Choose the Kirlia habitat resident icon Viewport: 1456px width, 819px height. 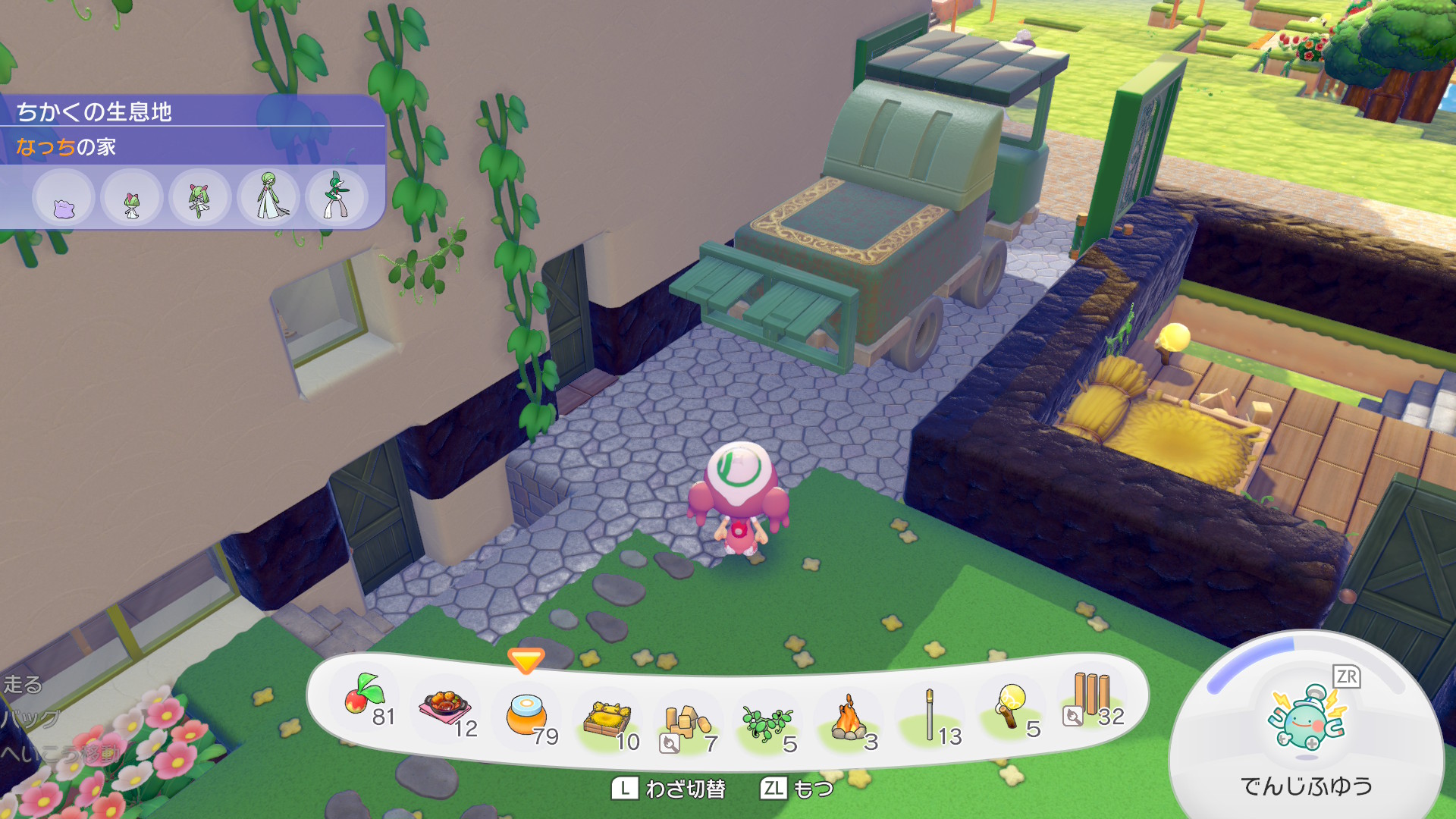[x=199, y=199]
